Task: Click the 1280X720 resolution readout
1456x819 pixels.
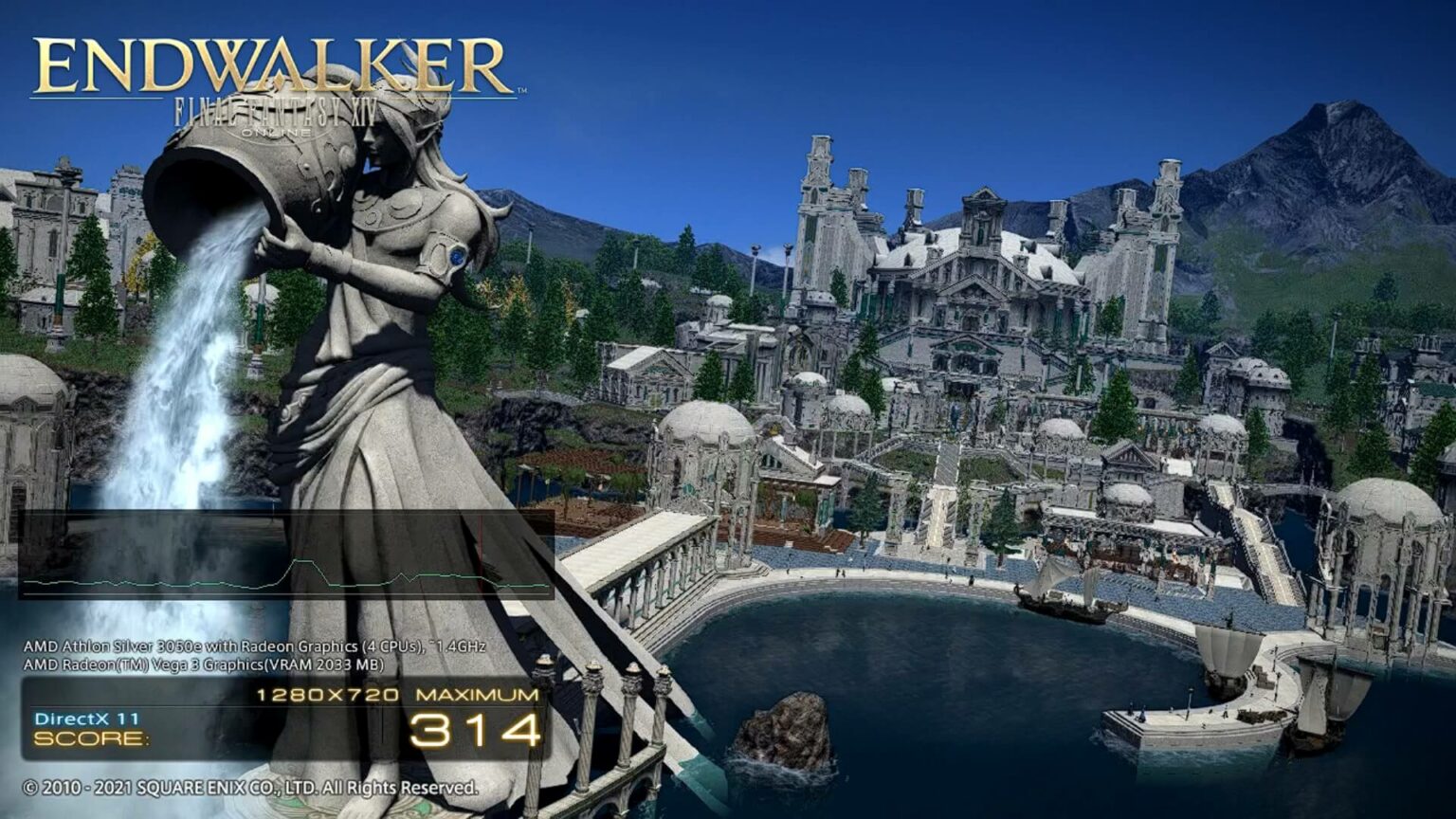Action: (327, 695)
